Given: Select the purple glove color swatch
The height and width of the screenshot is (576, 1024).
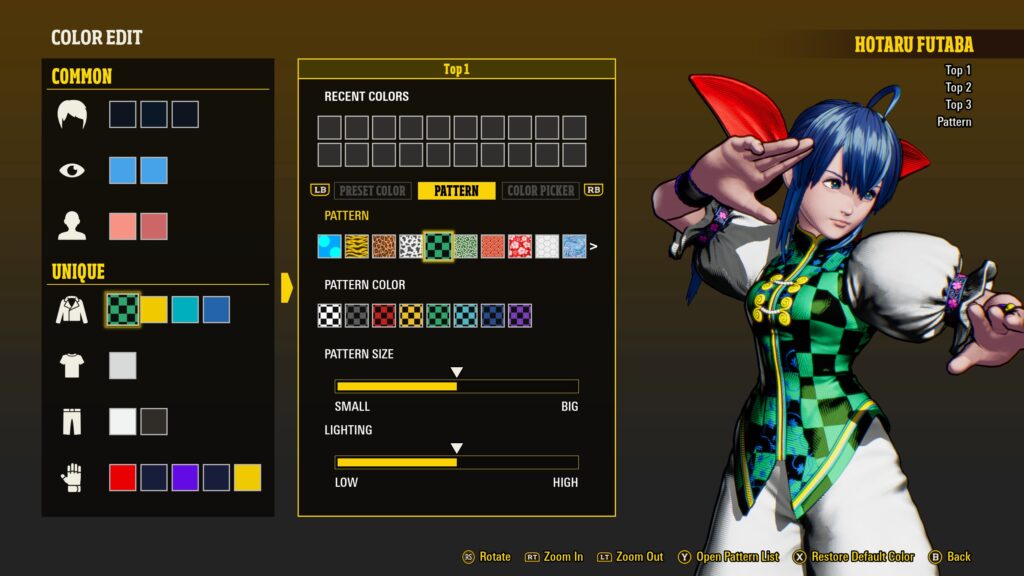Looking at the screenshot, I should click(x=185, y=478).
